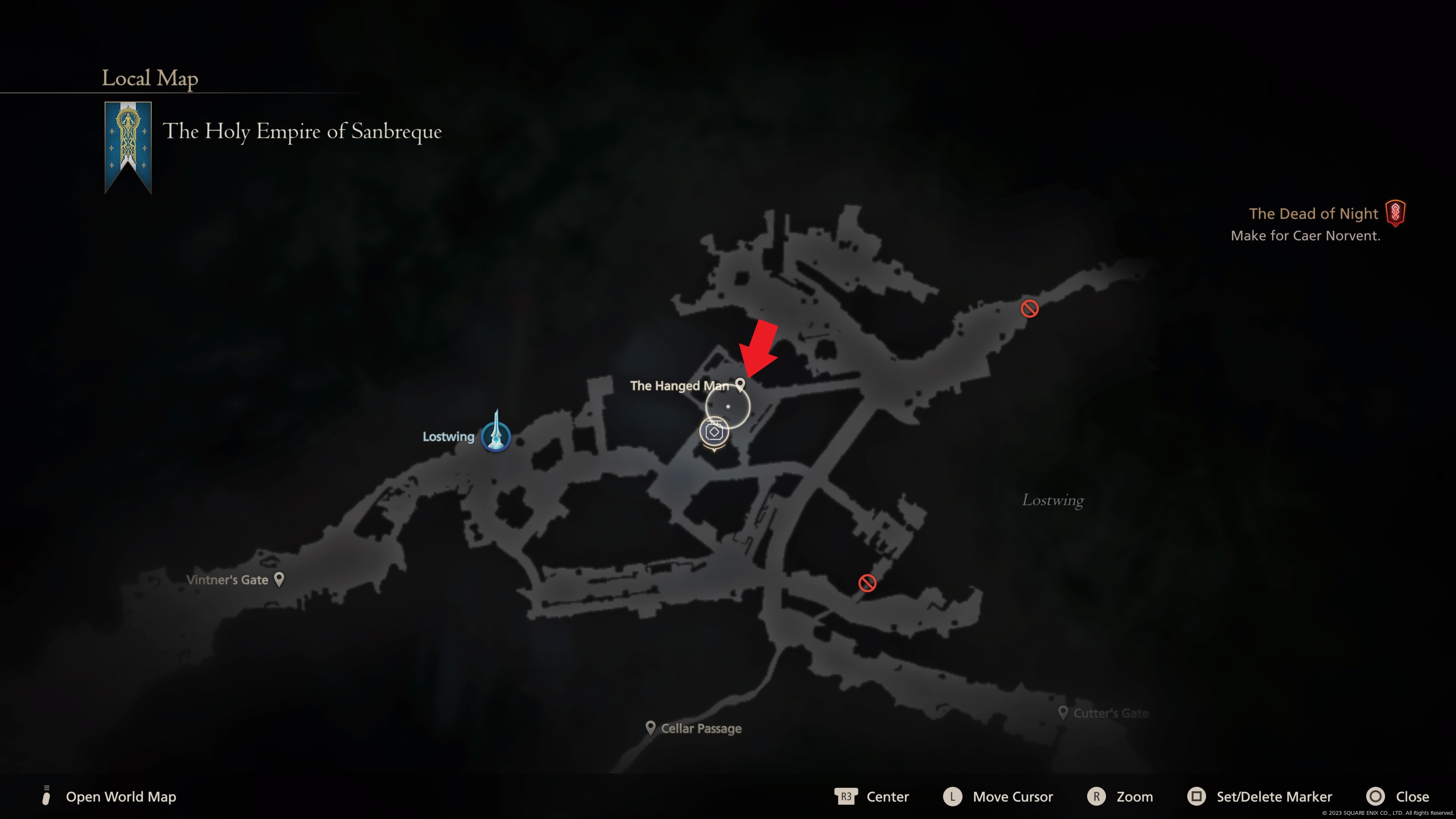Select the Vintner's Gate location pin
Screen dimensions: 1456x819
(x=279, y=579)
